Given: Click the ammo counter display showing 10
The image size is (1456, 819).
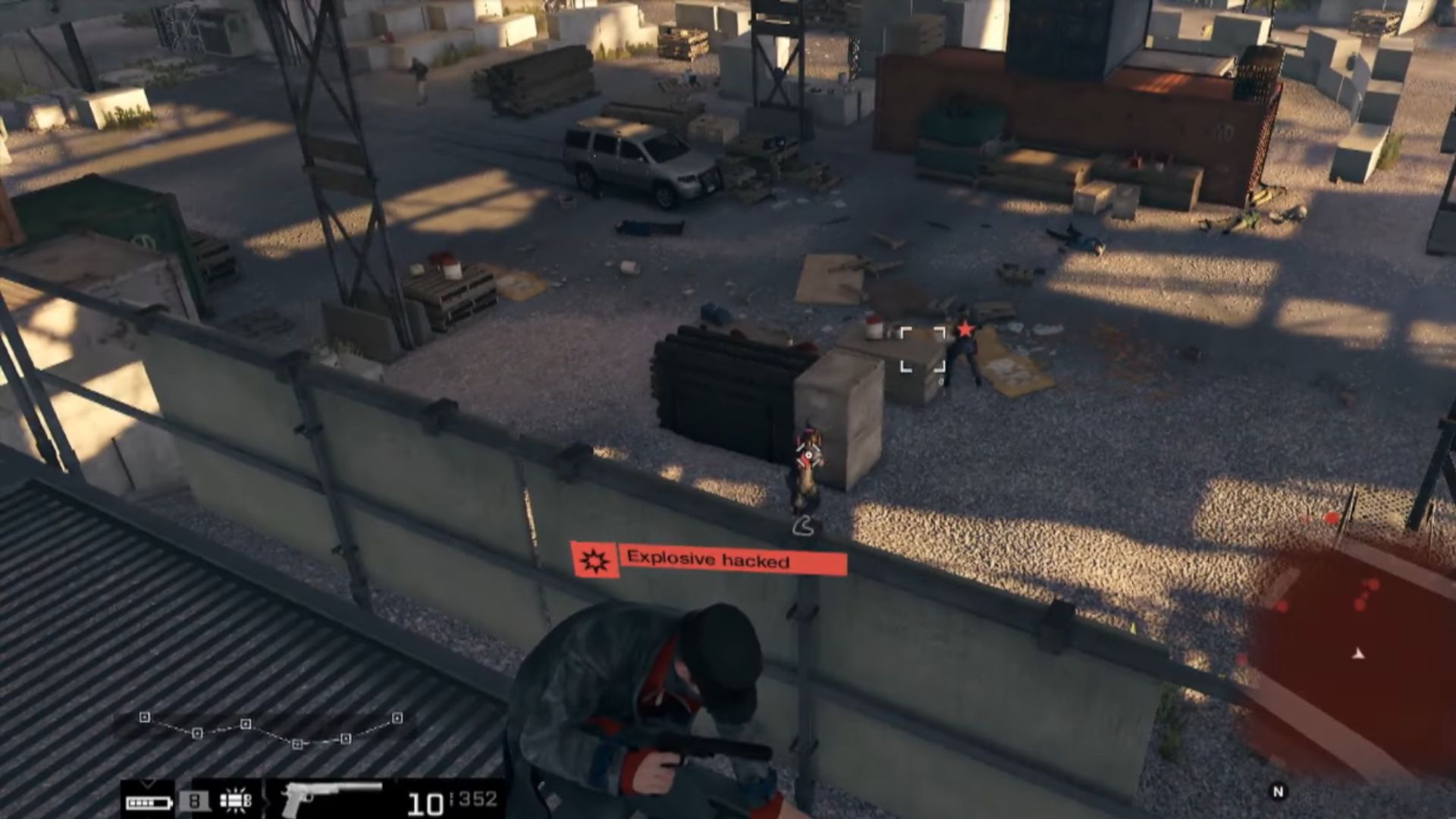Looking at the screenshot, I should (425, 804).
